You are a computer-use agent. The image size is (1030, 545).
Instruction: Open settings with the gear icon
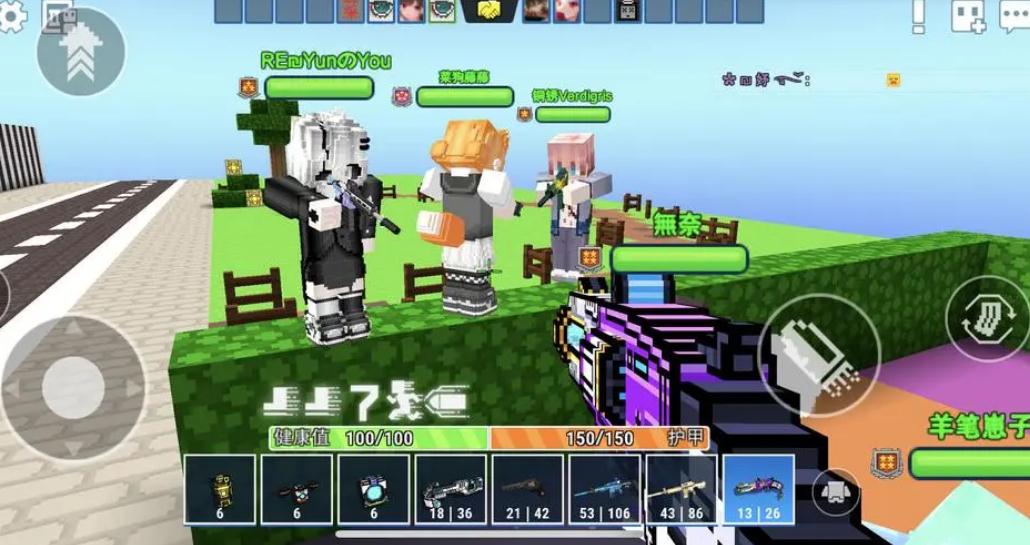point(12,18)
